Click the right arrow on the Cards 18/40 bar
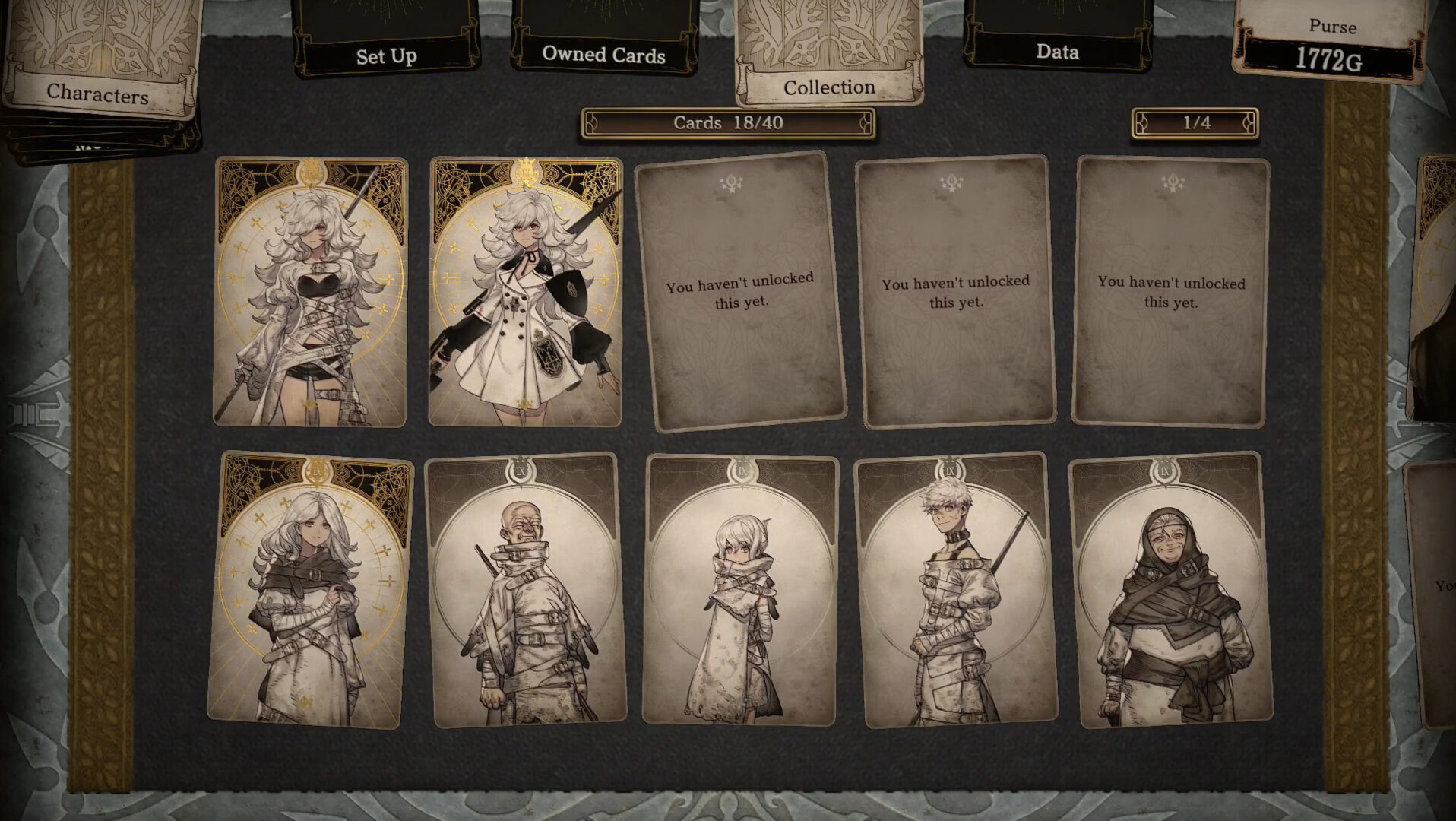 [865, 123]
